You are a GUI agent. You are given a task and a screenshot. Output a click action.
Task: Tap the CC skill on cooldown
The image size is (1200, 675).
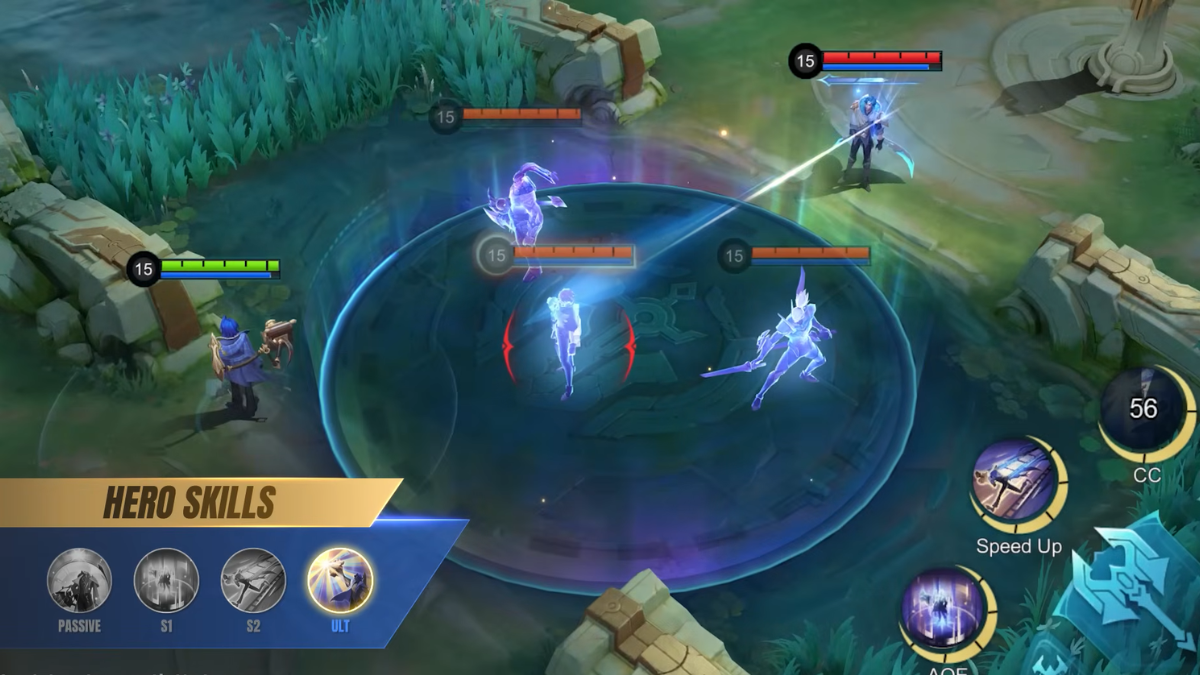1143,412
